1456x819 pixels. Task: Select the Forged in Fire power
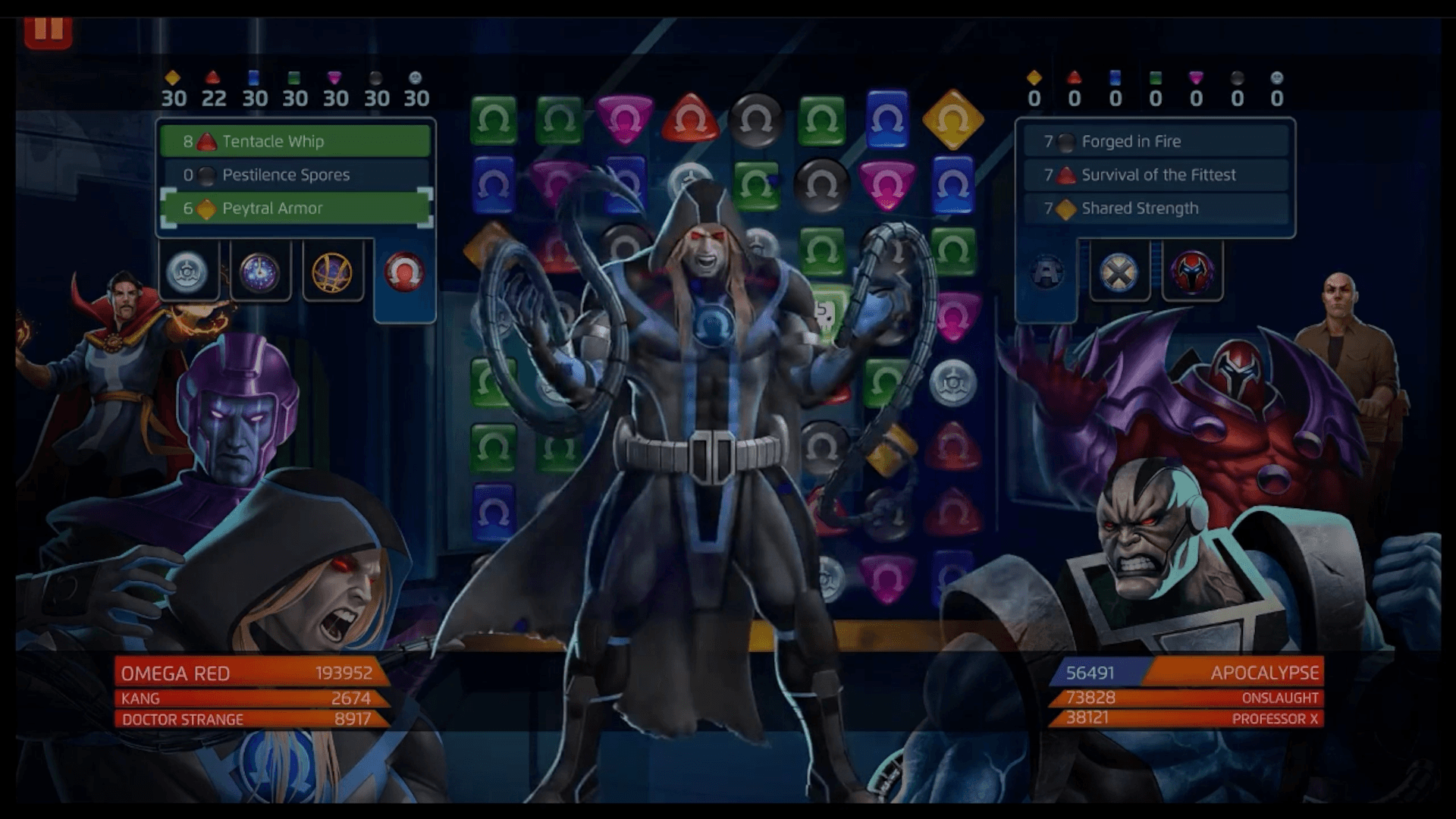click(1156, 141)
